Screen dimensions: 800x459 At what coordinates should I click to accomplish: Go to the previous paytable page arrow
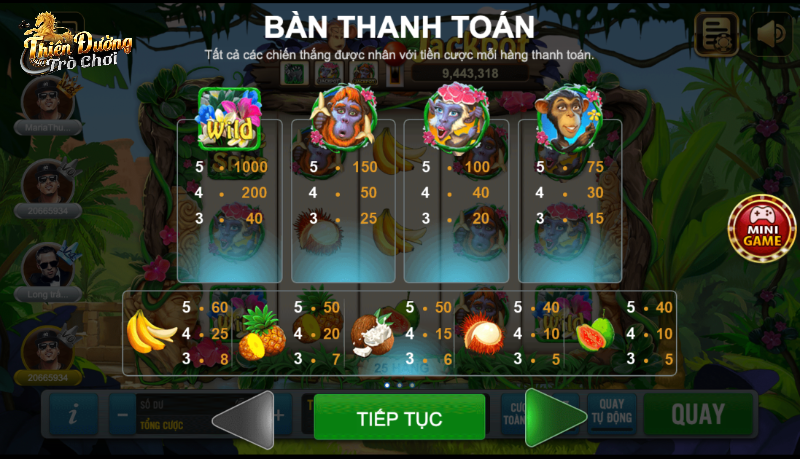click(244, 417)
